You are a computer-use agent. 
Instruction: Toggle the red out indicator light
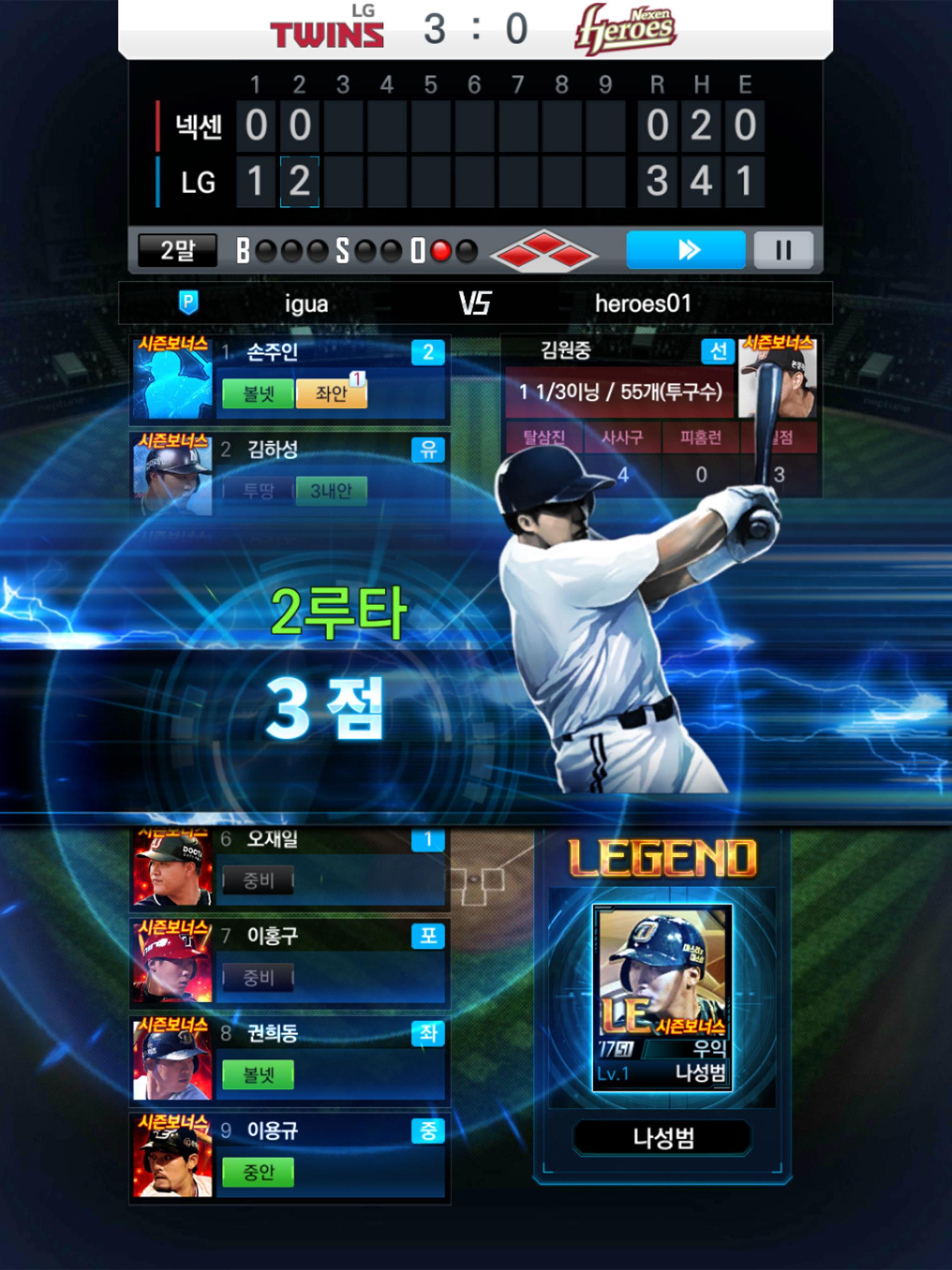tap(440, 249)
